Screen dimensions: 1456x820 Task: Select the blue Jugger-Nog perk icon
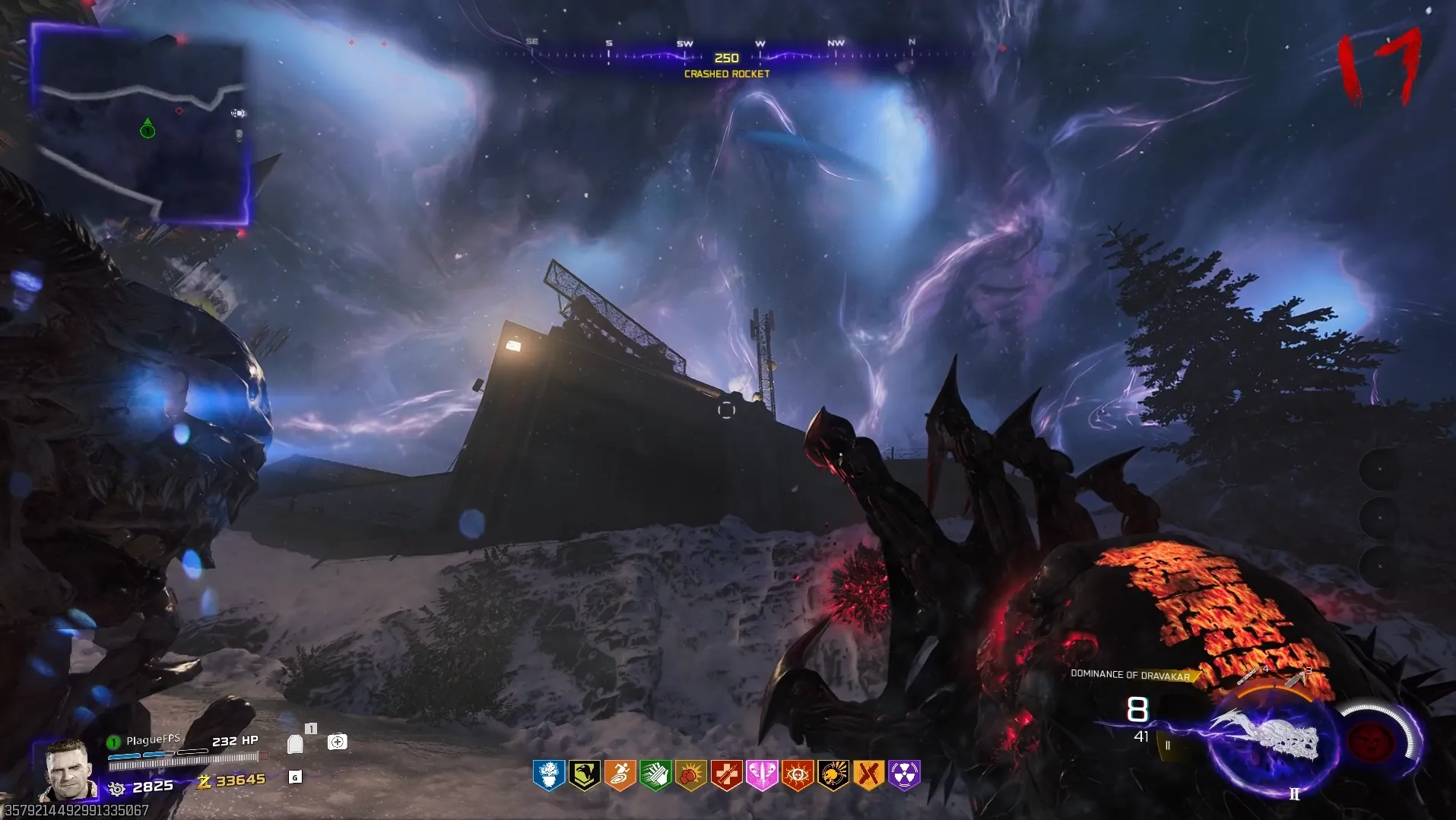click(549, 775)
